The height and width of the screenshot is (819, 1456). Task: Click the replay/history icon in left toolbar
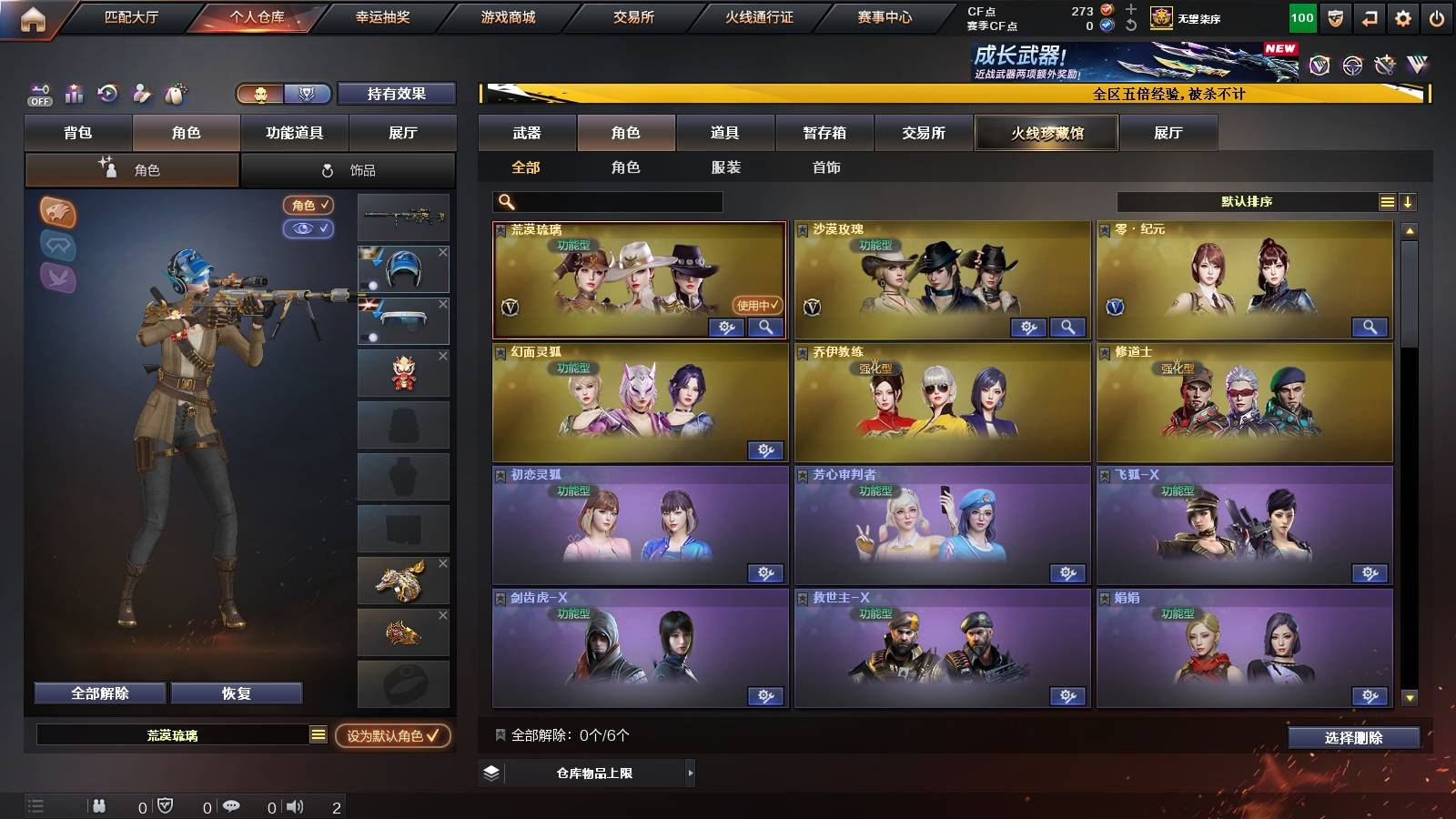click(107, 93)
